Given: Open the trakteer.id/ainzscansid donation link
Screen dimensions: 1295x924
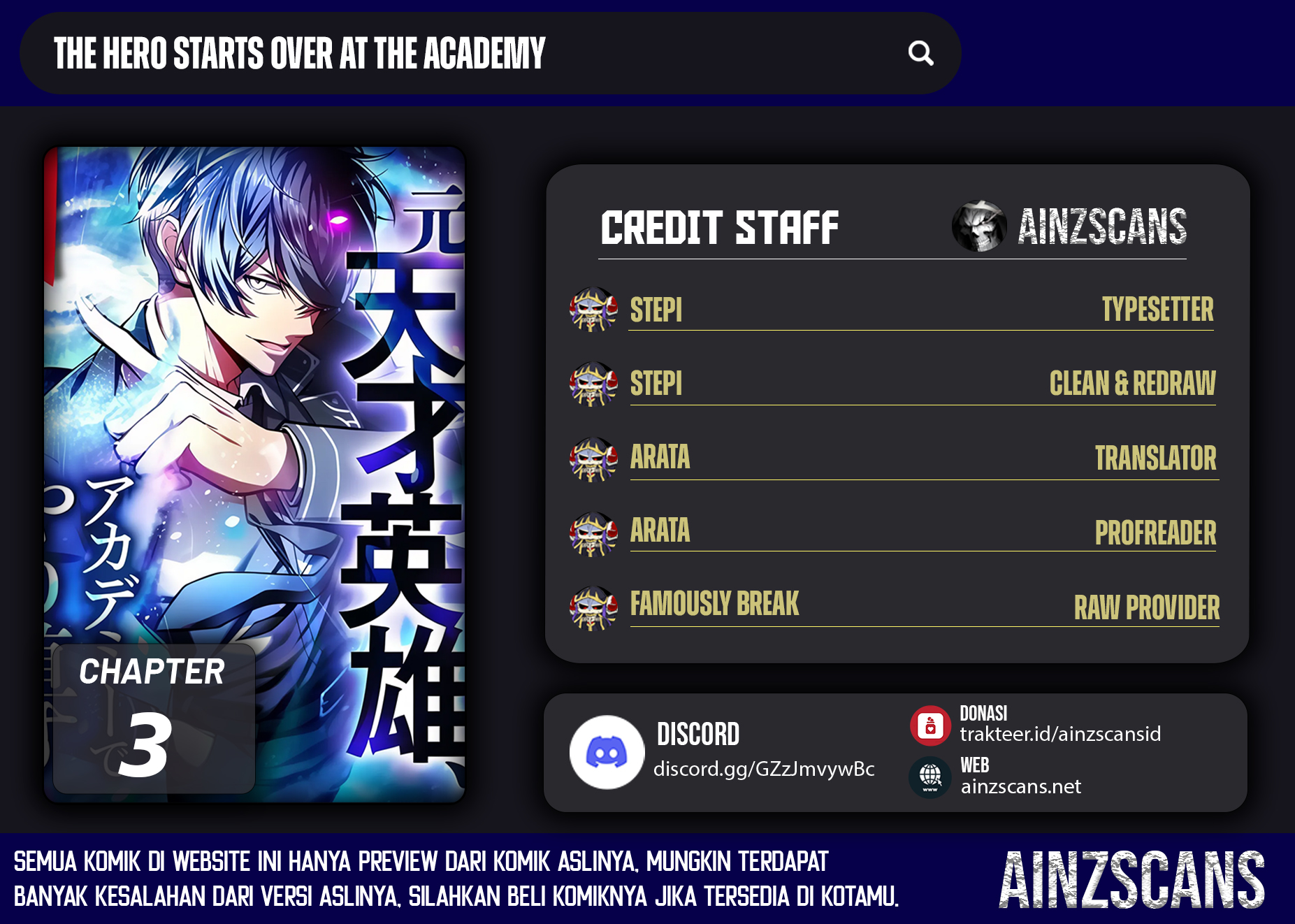Looking at the screenshot, I should 1059,734.
